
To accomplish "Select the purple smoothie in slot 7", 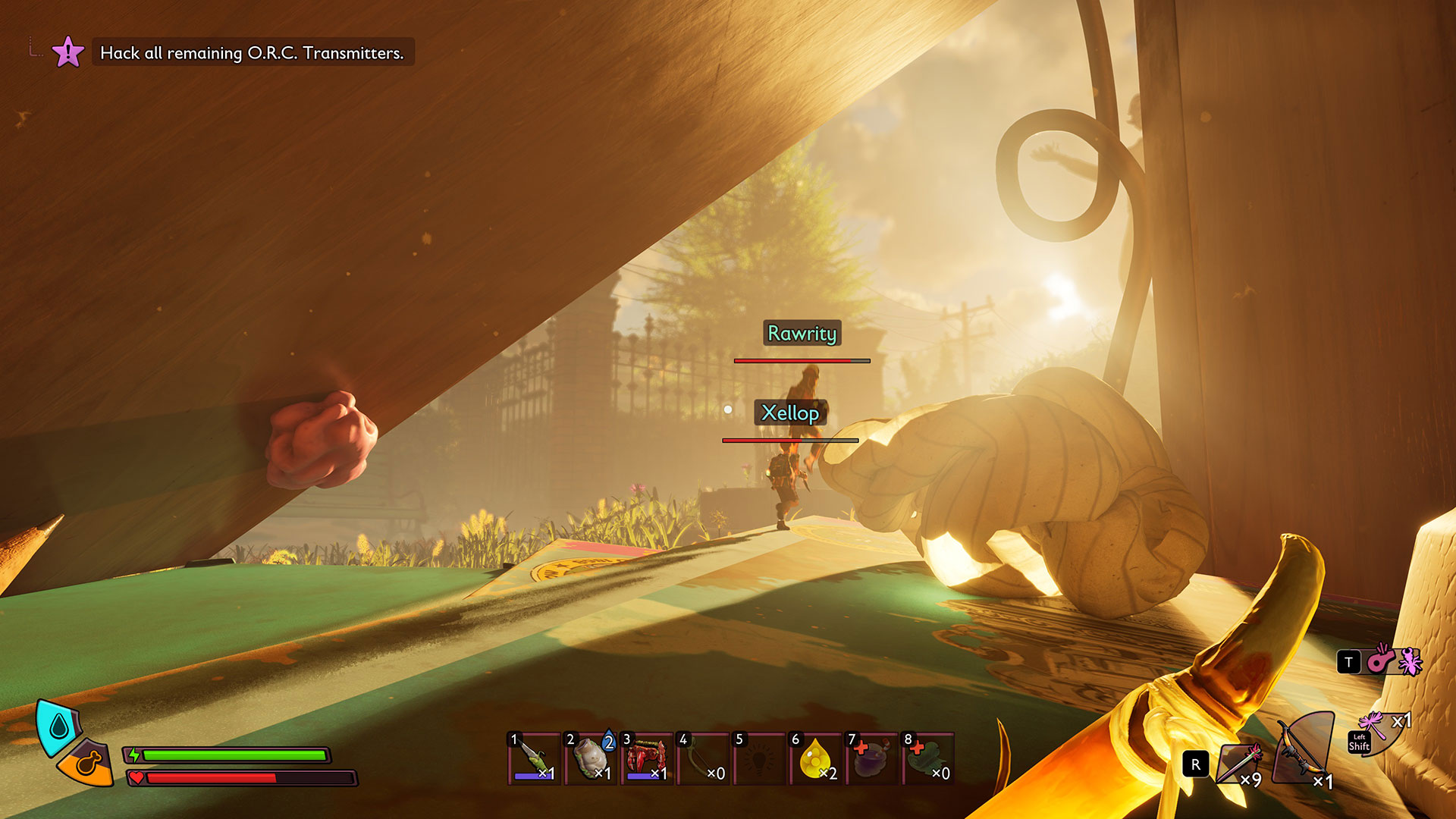I will click(871, 758).
